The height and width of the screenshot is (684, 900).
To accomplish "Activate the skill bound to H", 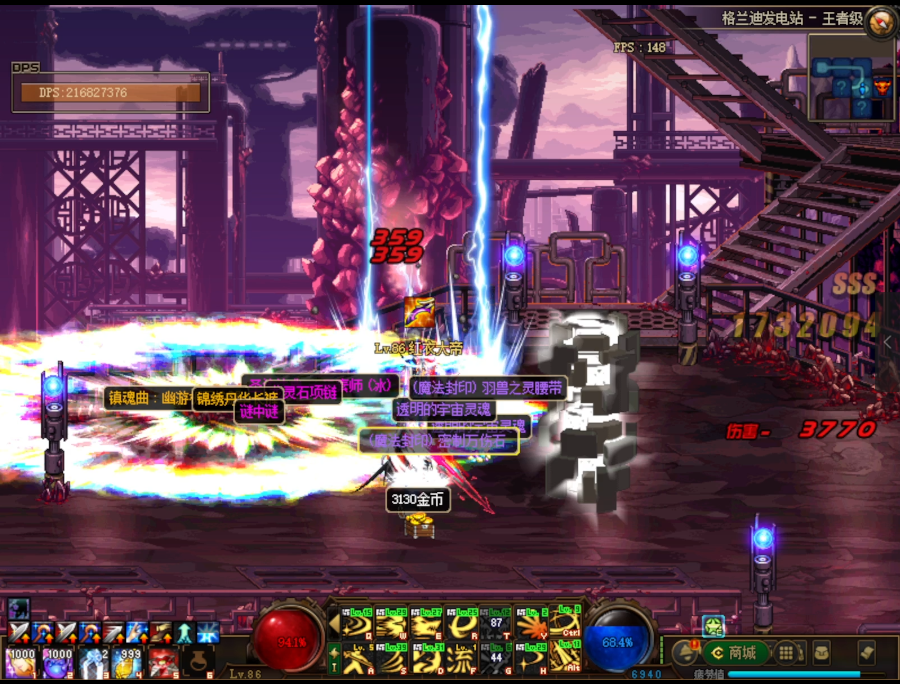I will [x=530, y=658].
